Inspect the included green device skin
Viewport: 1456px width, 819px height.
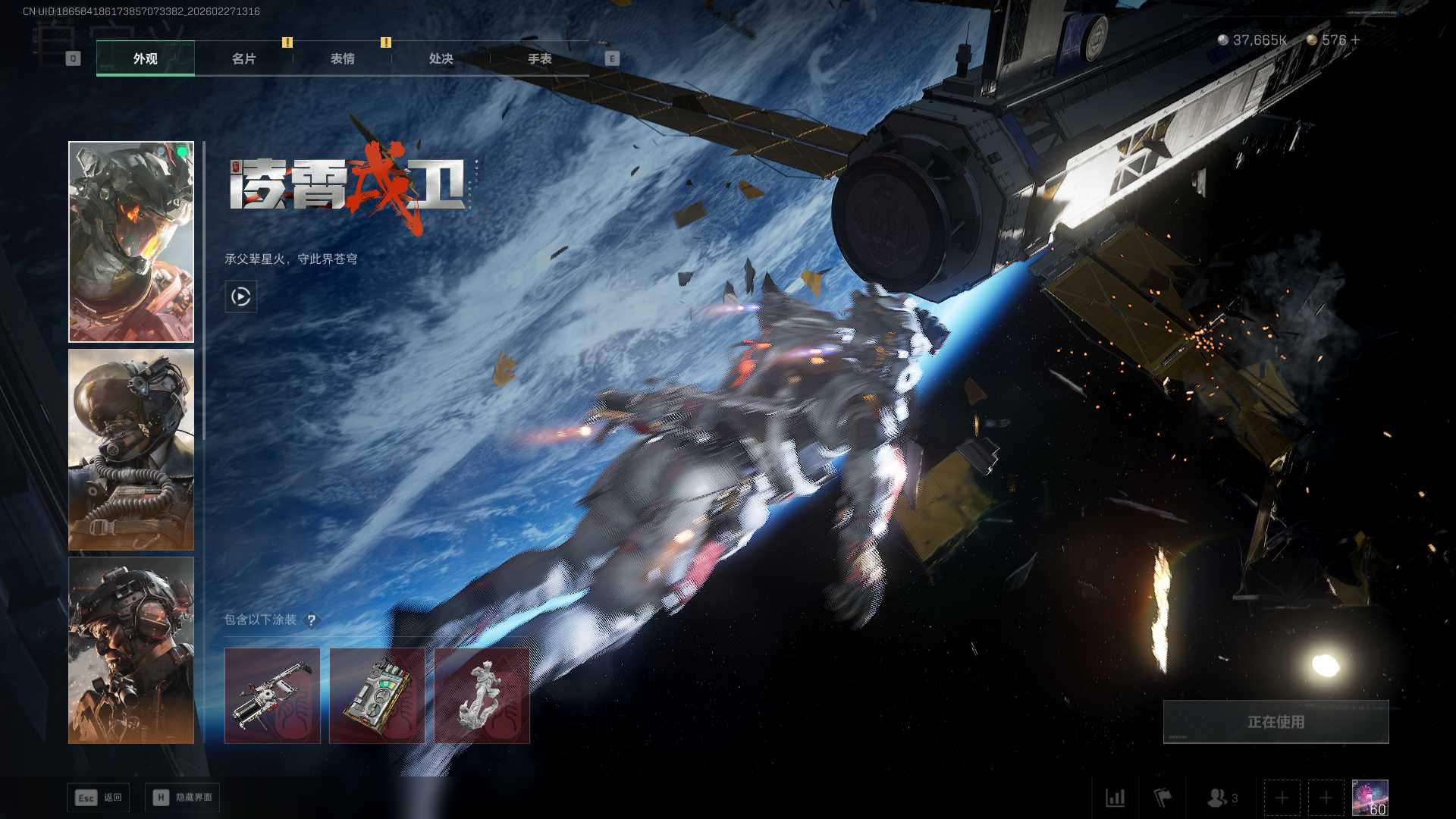(x=377, y=695)
